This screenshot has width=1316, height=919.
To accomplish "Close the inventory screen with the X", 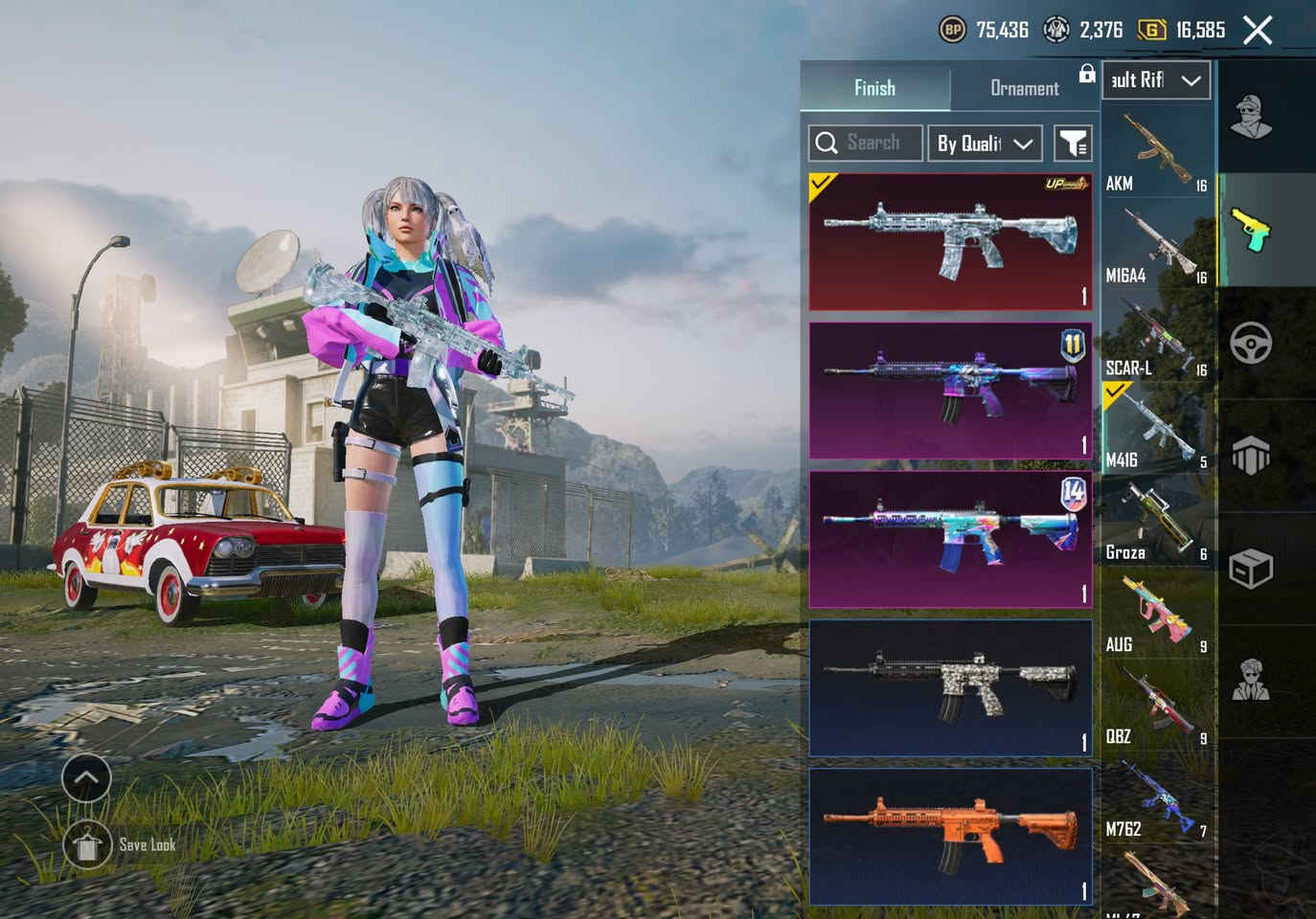I will point(1258,31).
